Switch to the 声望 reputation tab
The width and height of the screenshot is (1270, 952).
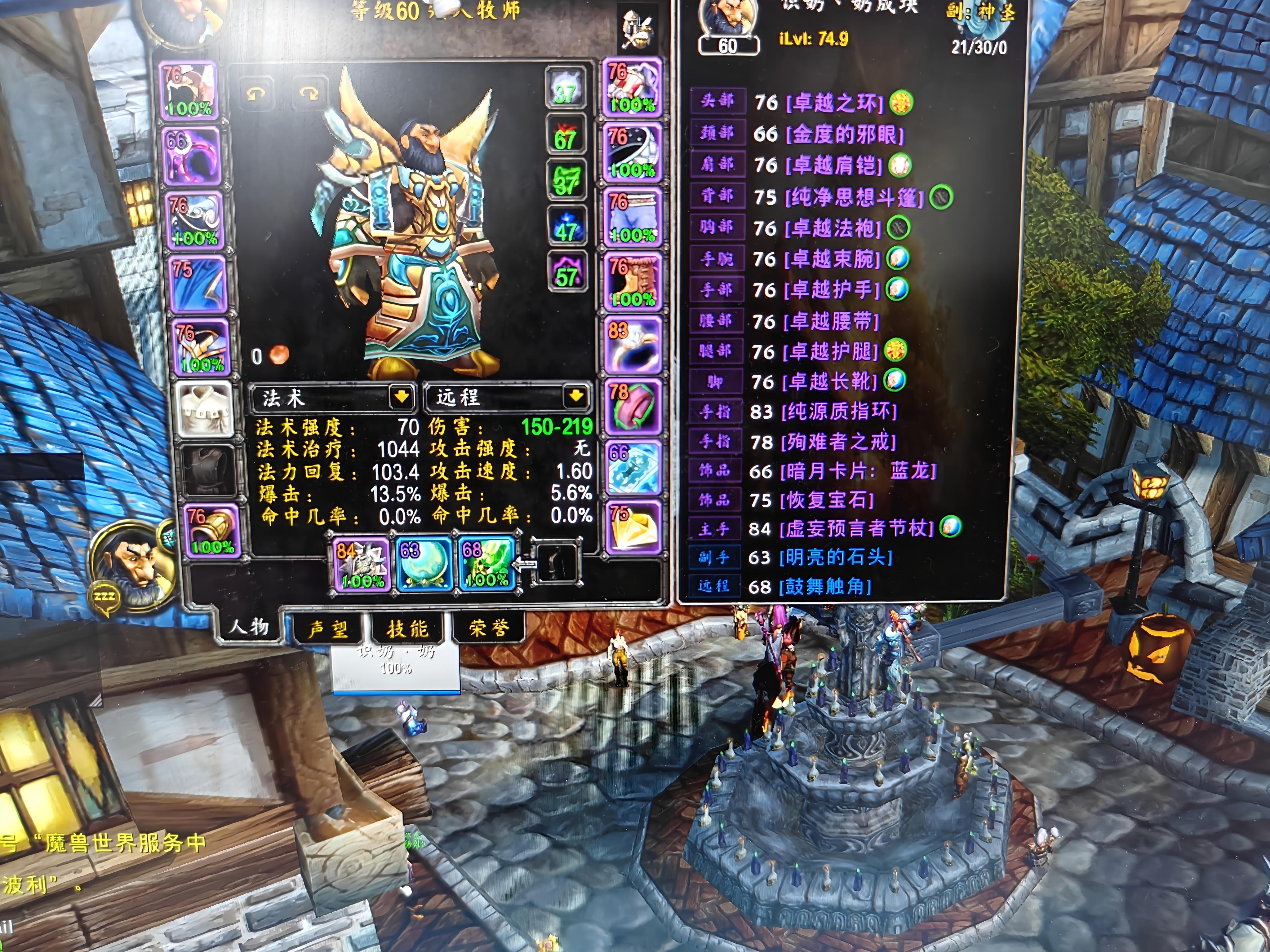[328, 629]
